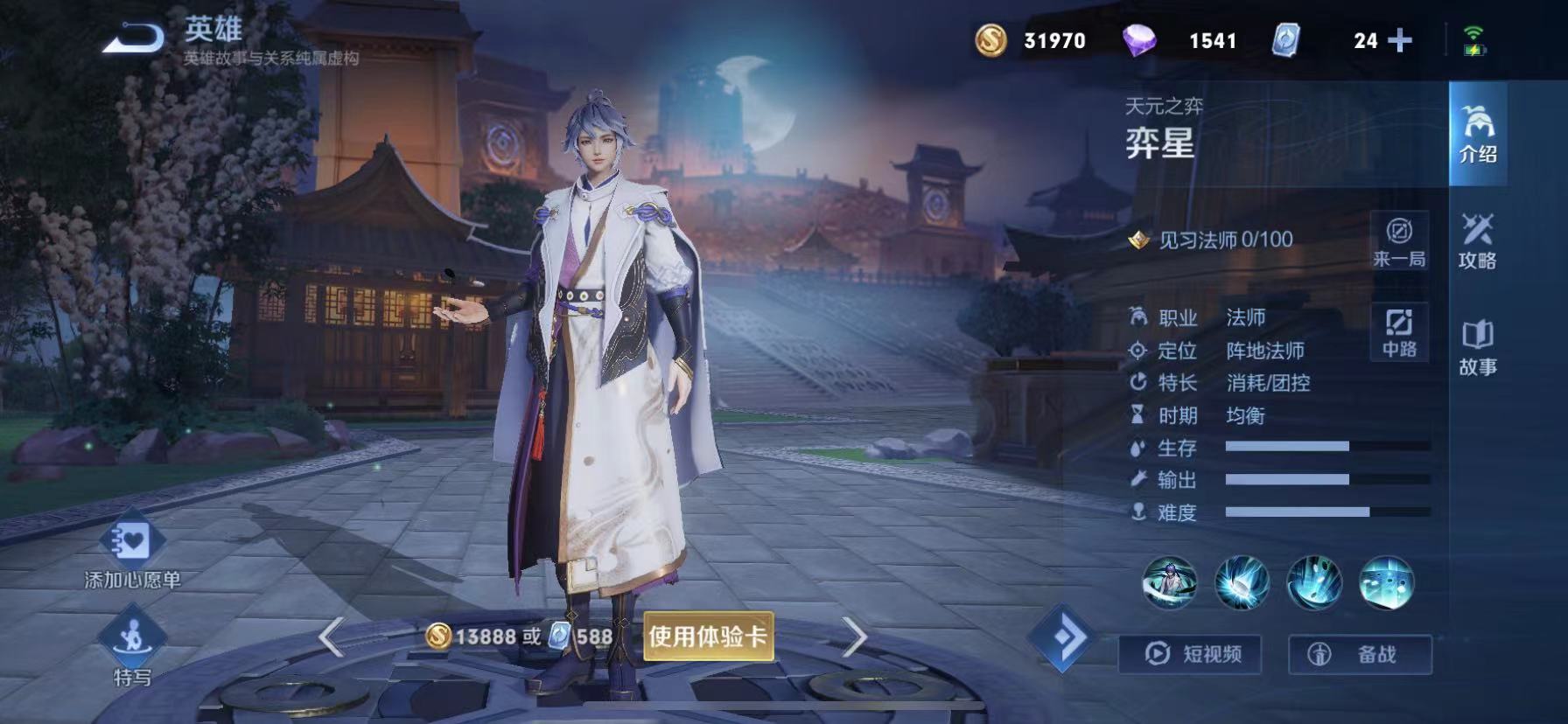This screenshot has height=724, width=1568.
Task: Expand the blue double-arrow panel
Action: pyautogui.click(x=1064, y=652)
